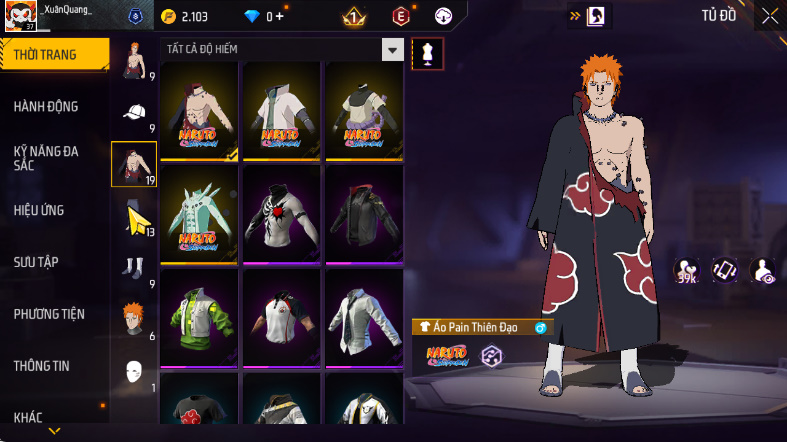Select the cap headwear category icon

(134, 114)
